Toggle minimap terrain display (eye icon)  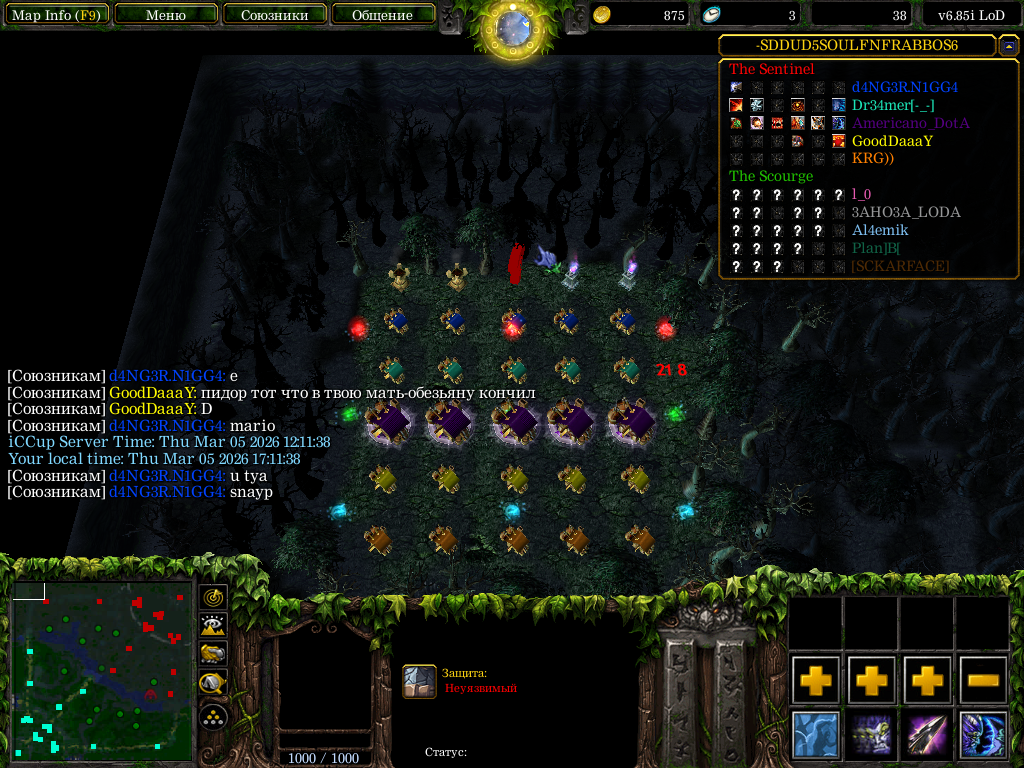click(x=214, y=626)
